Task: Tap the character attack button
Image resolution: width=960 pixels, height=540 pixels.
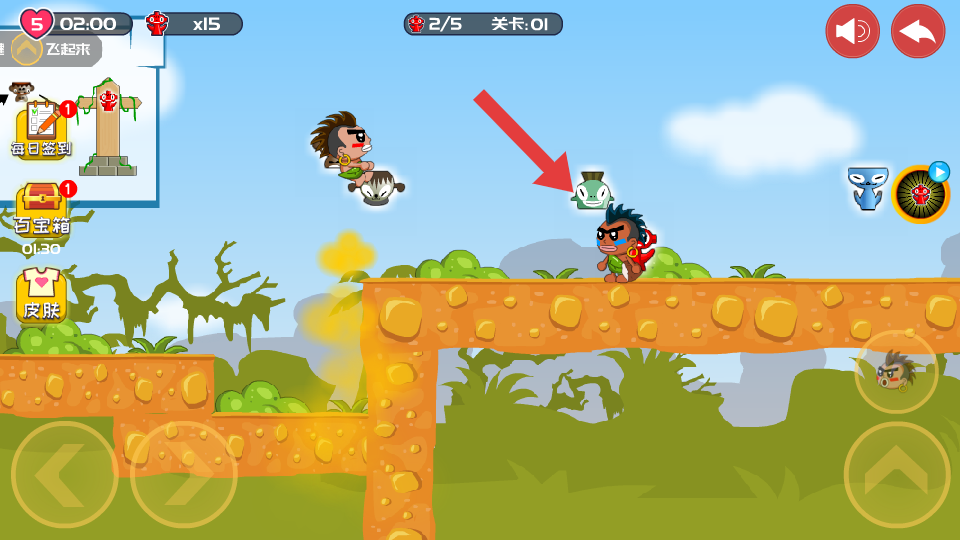Action: click(x=896, y=372)
